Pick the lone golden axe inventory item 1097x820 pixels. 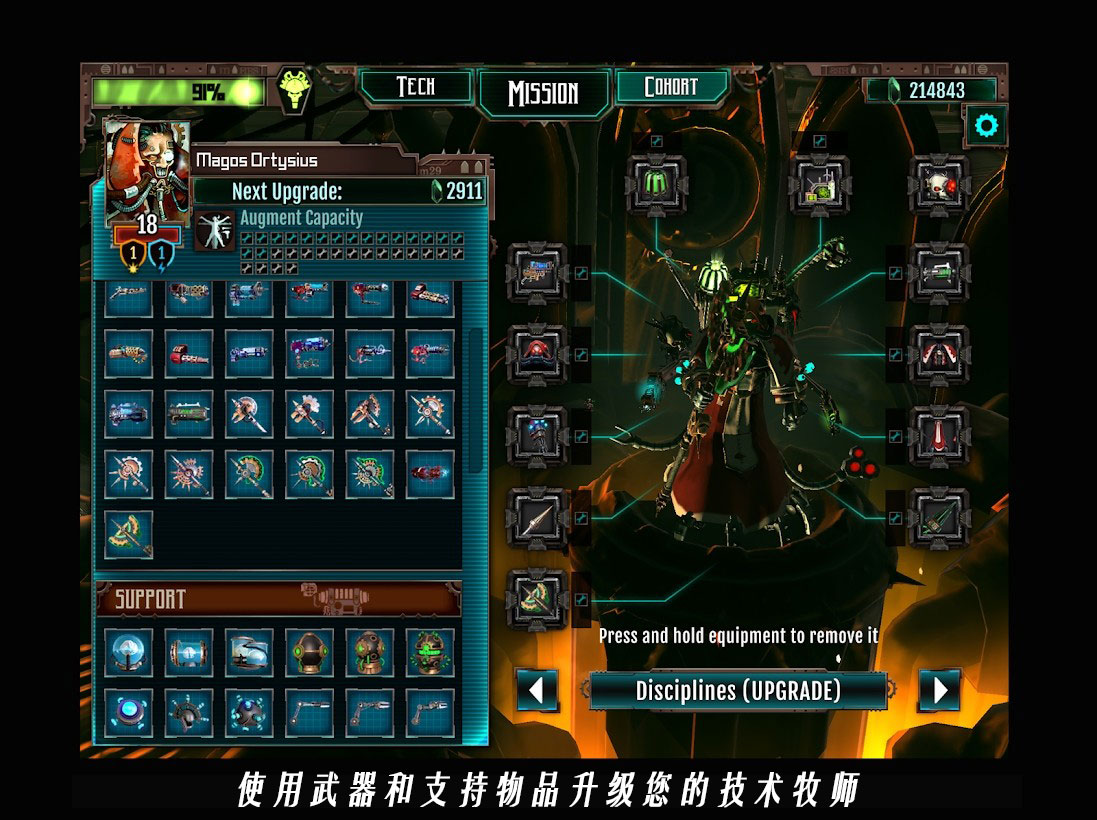[x=129, y=534]
